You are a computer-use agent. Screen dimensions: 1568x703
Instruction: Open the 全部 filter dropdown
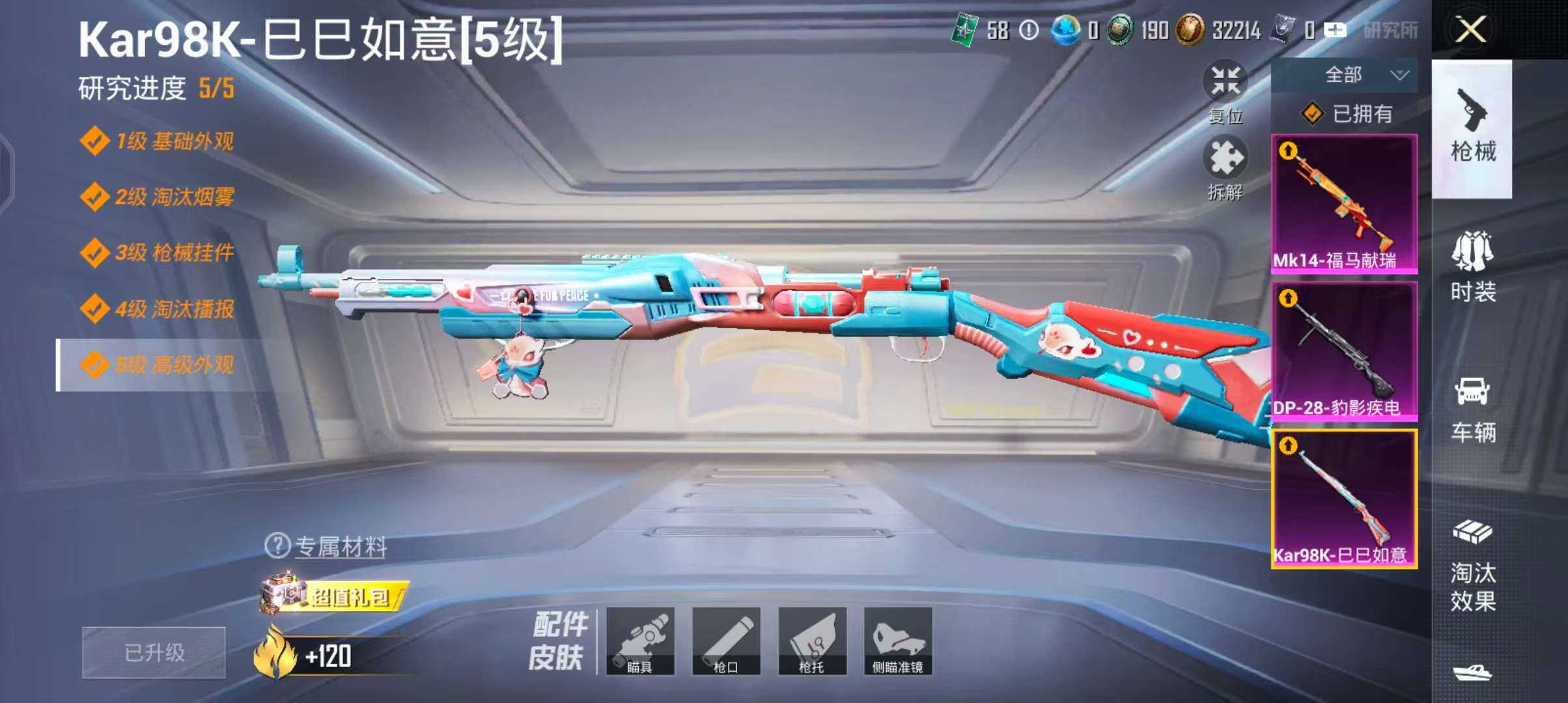(1344, 76)
